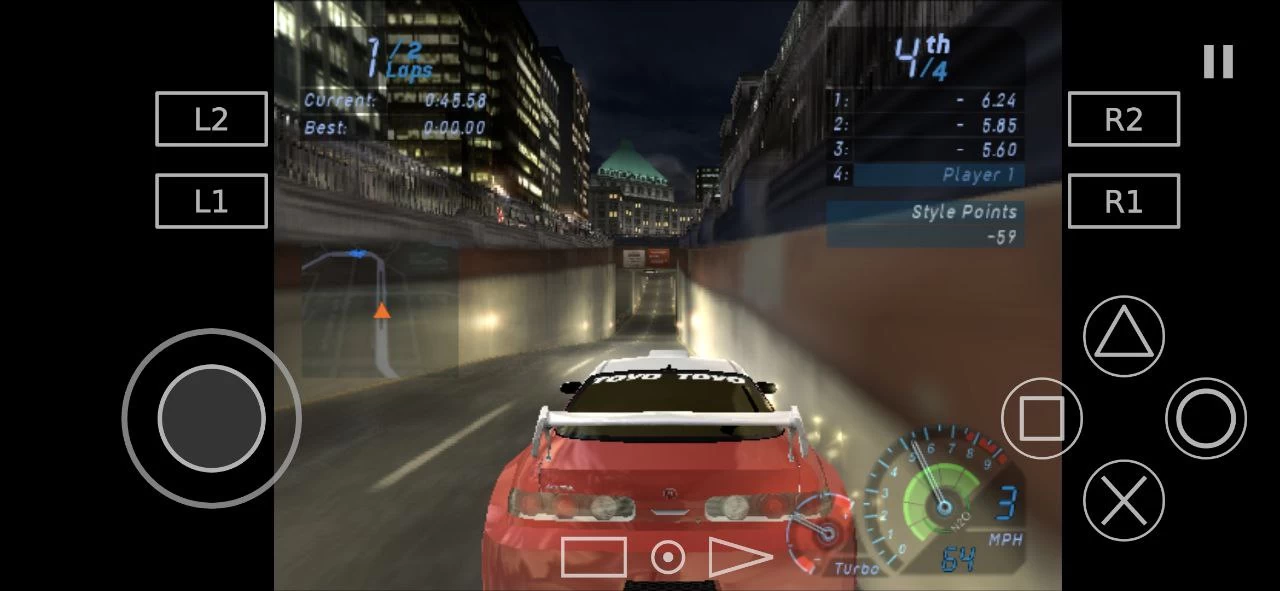Pause the emulator with the pause icon

(1218, 62)
